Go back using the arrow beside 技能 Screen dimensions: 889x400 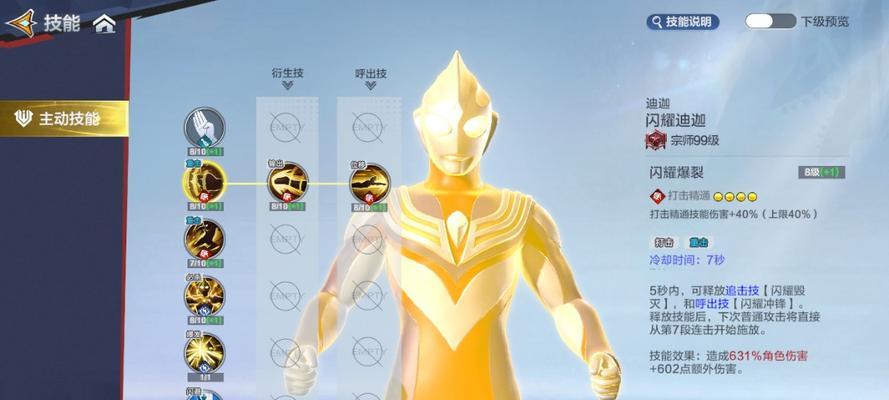click(x=21, y=22)
